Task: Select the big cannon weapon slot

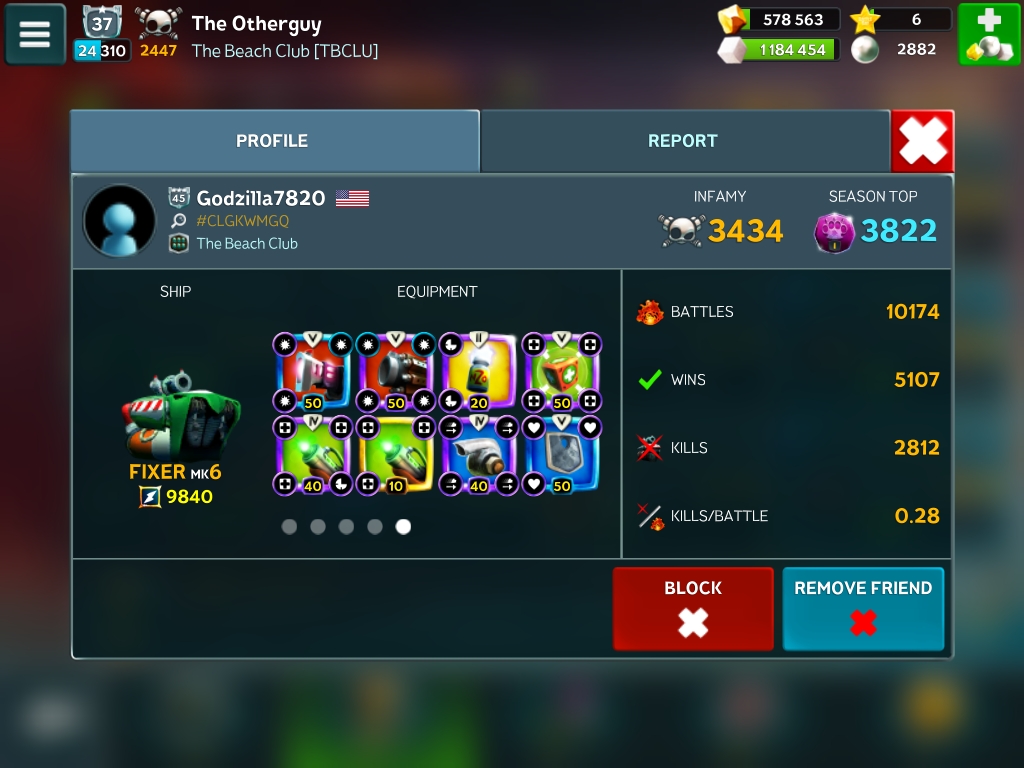Action: click(x=396, y=372)
